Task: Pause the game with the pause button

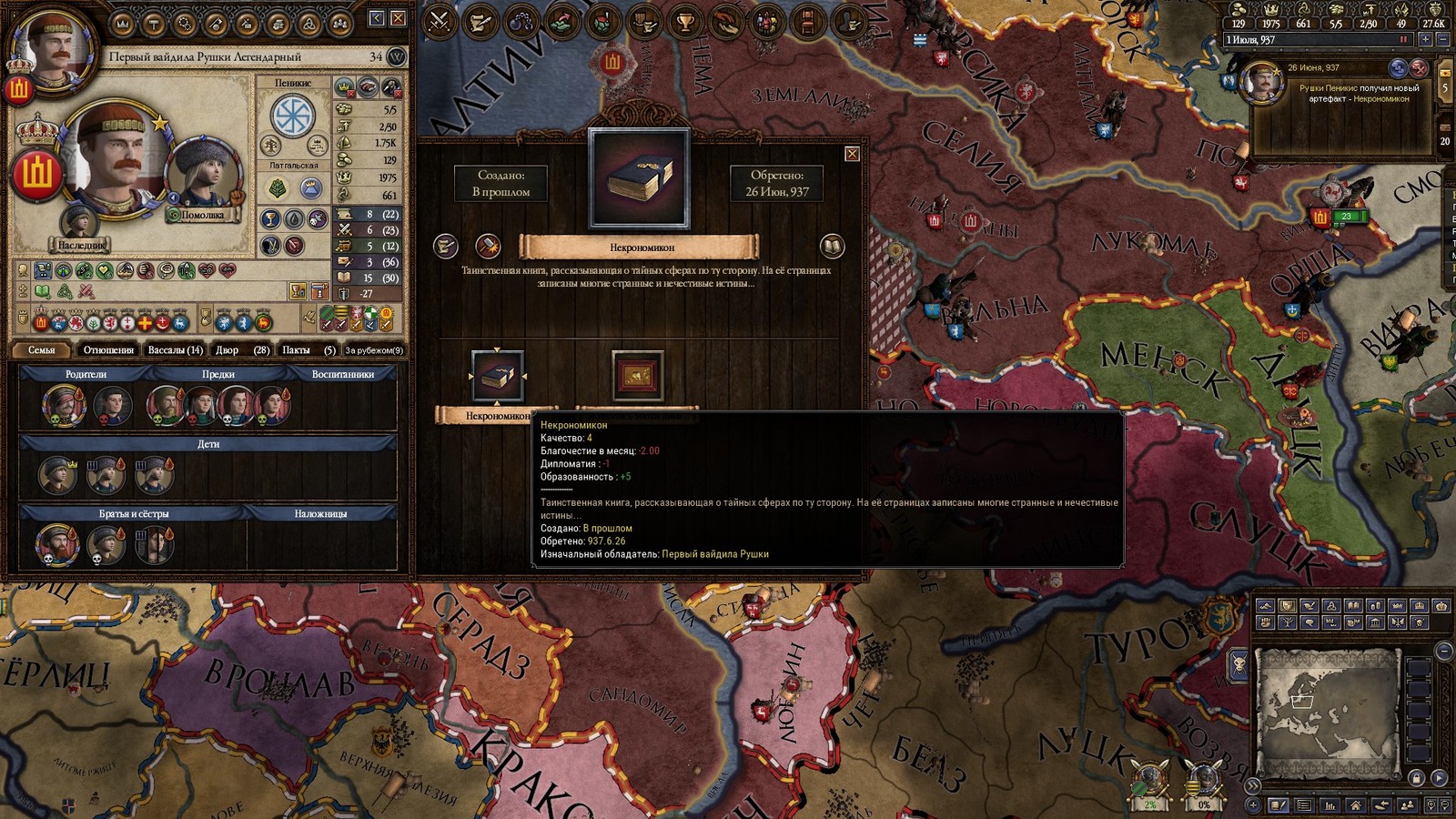Action: pos(1404,40)
